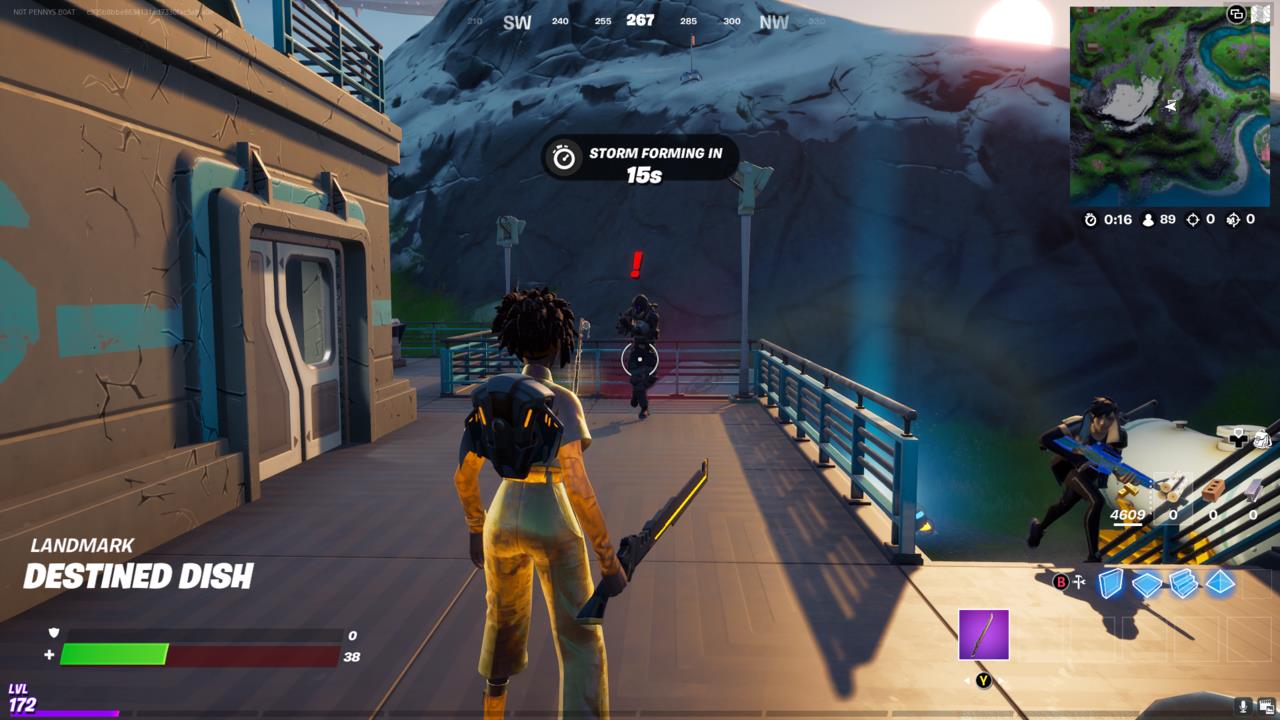This screenshot has width=1280, height=720.
Task: Click the eliminations crosshair icon
Action: pyautogui.click(x=1193, y=220)
